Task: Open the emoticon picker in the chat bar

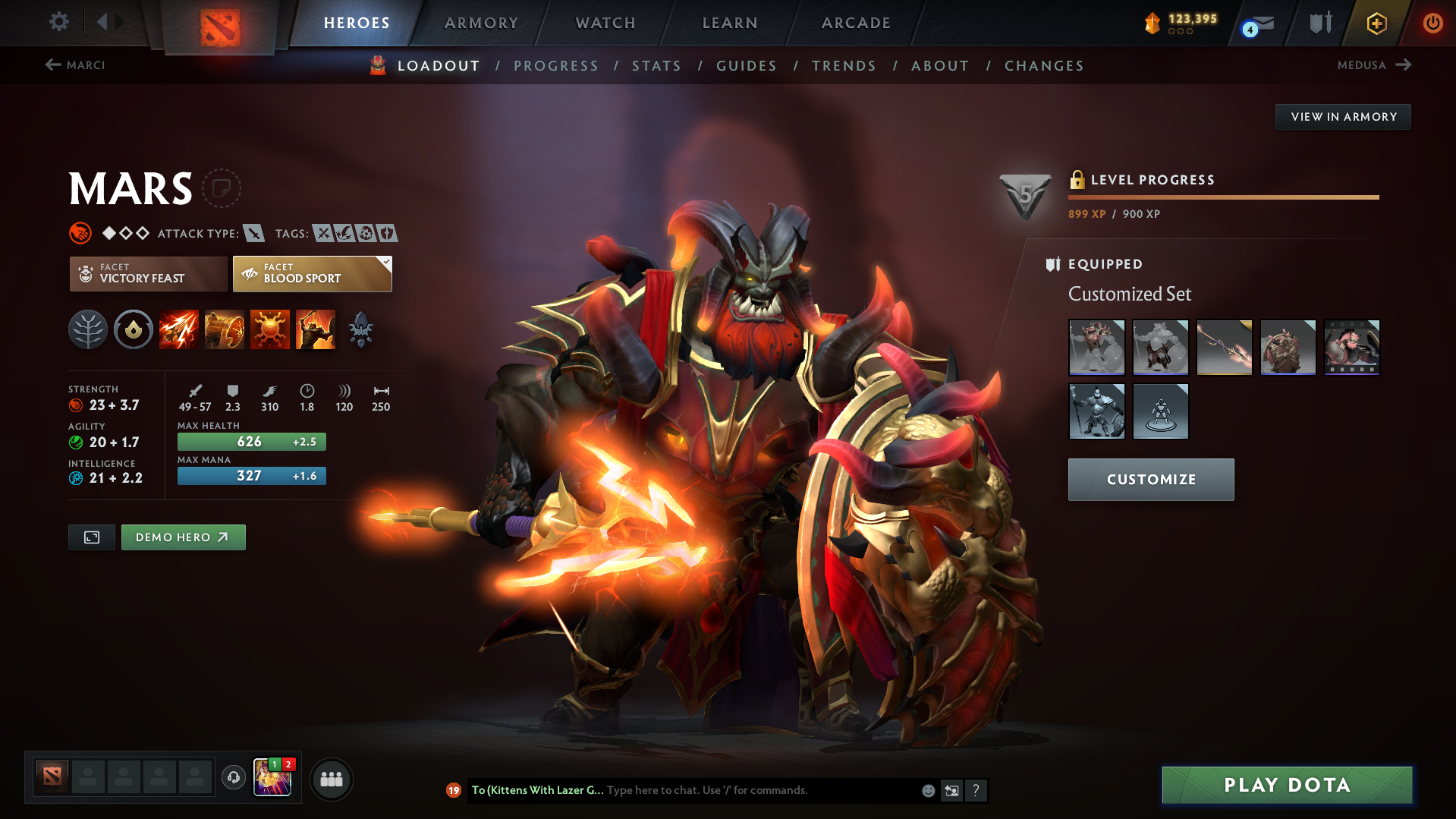Action: point(927,790)
